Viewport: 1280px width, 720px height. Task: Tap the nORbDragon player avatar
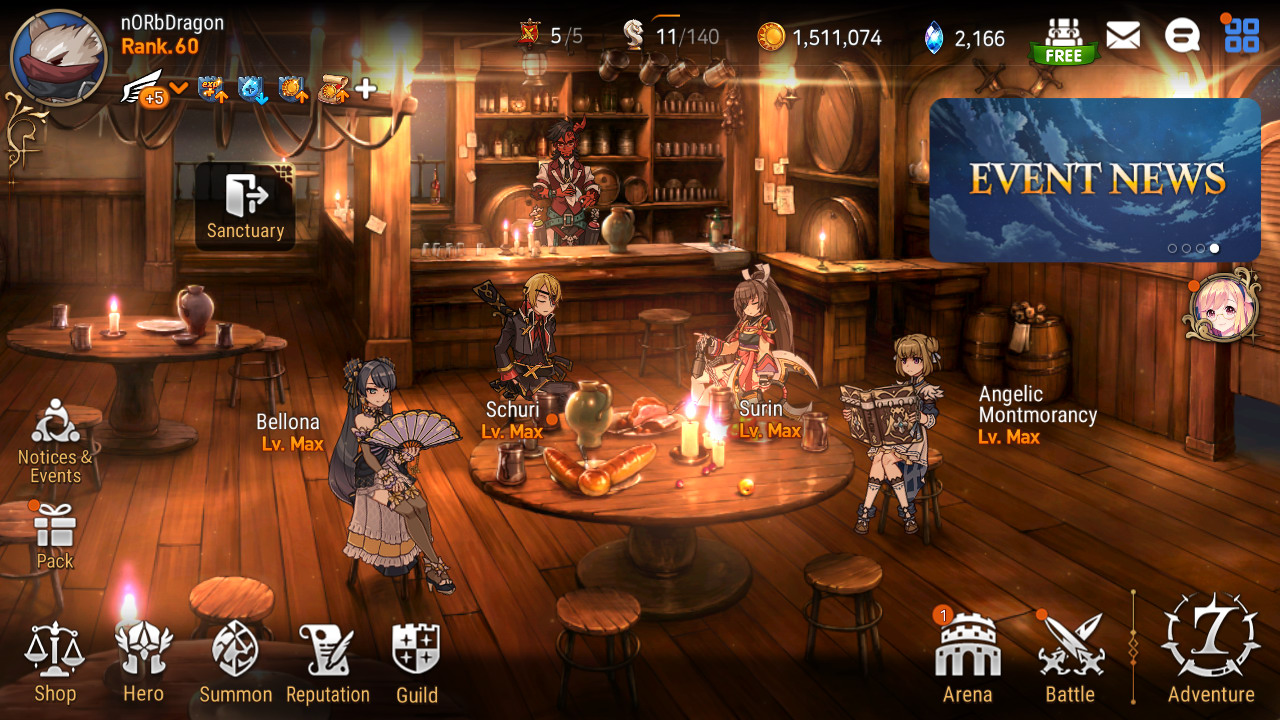click(x=59, y=58)
